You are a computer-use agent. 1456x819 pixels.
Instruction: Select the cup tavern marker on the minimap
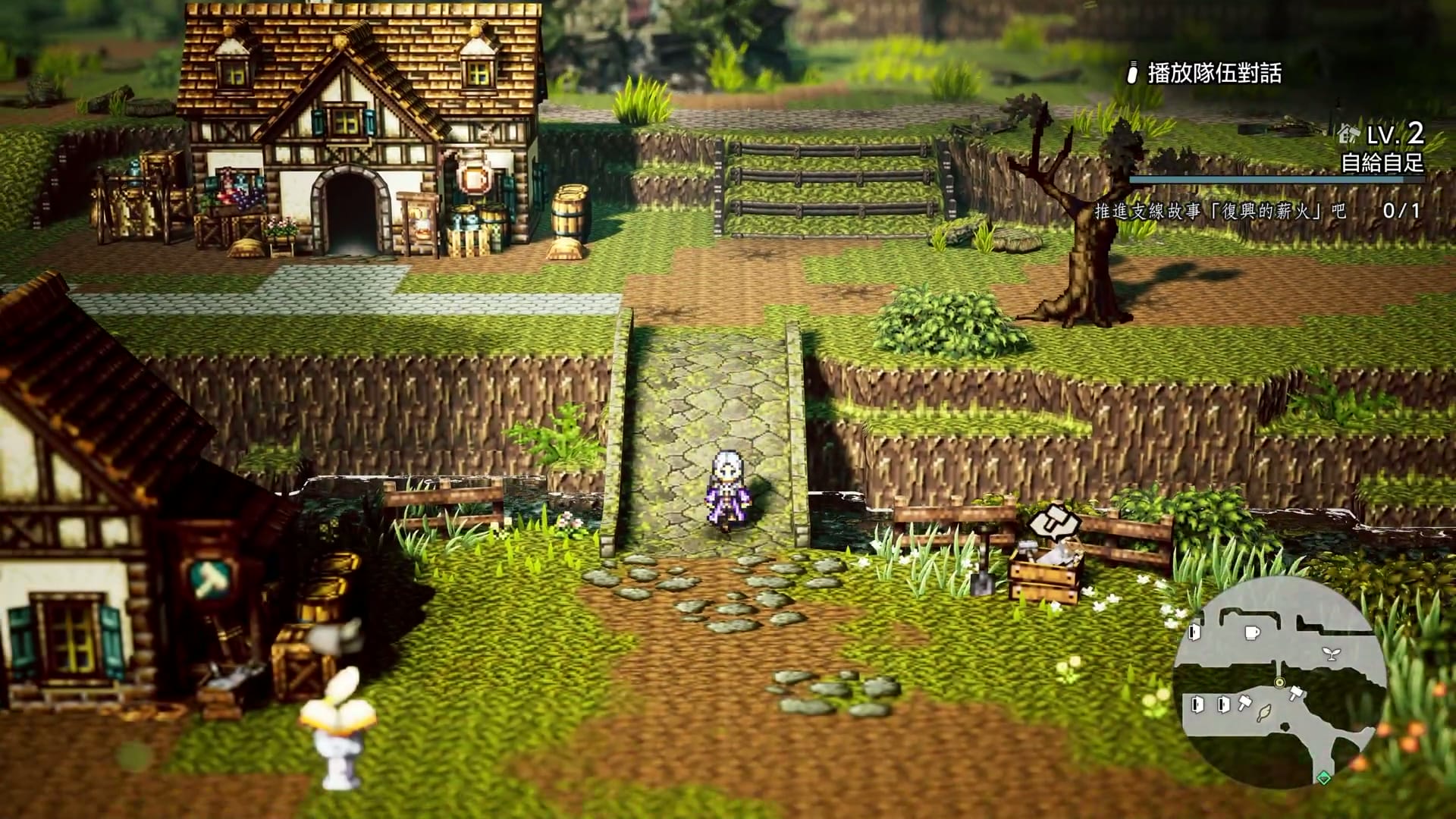pos(1252,632)
